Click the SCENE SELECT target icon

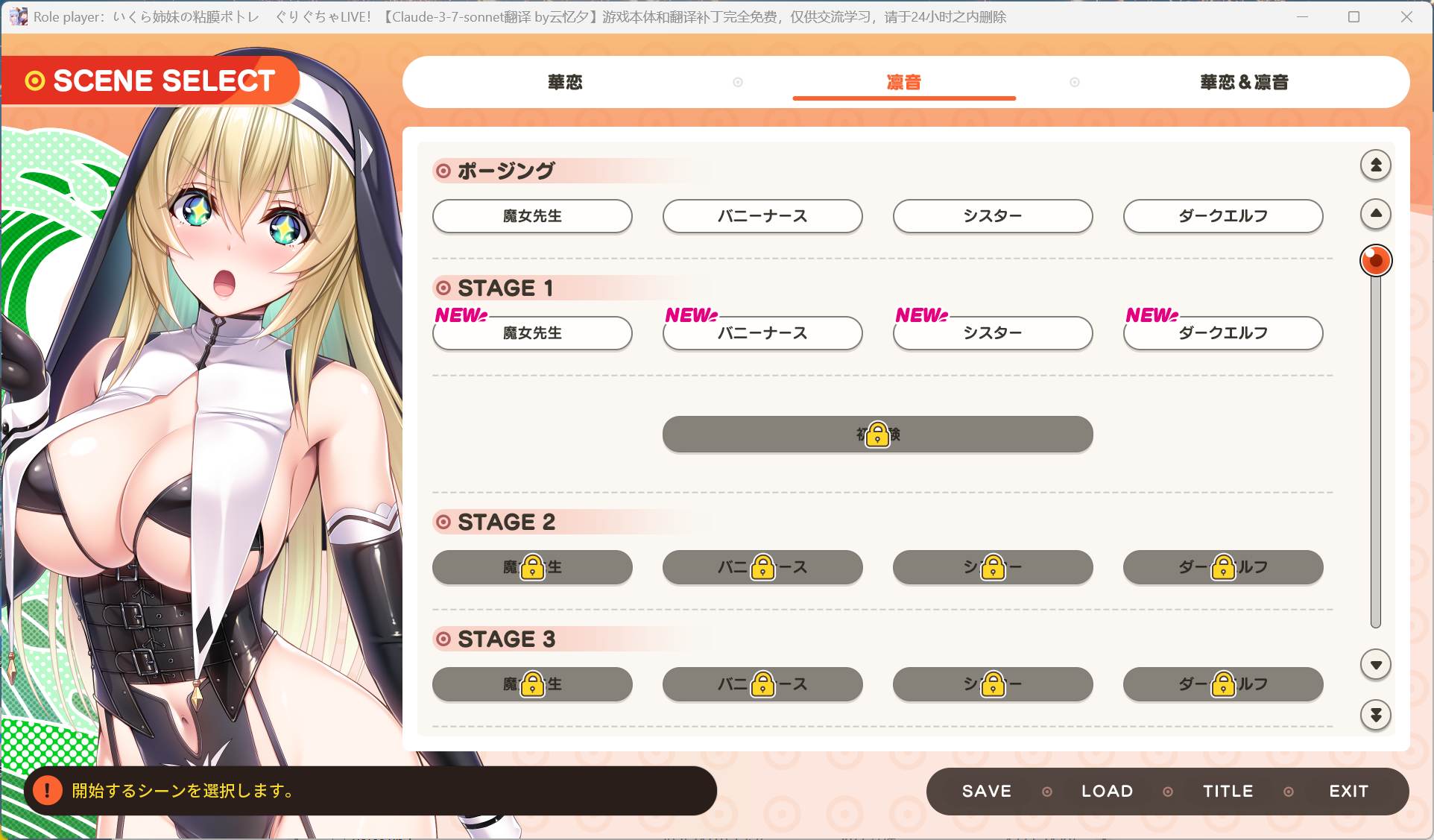click(34, 80)
